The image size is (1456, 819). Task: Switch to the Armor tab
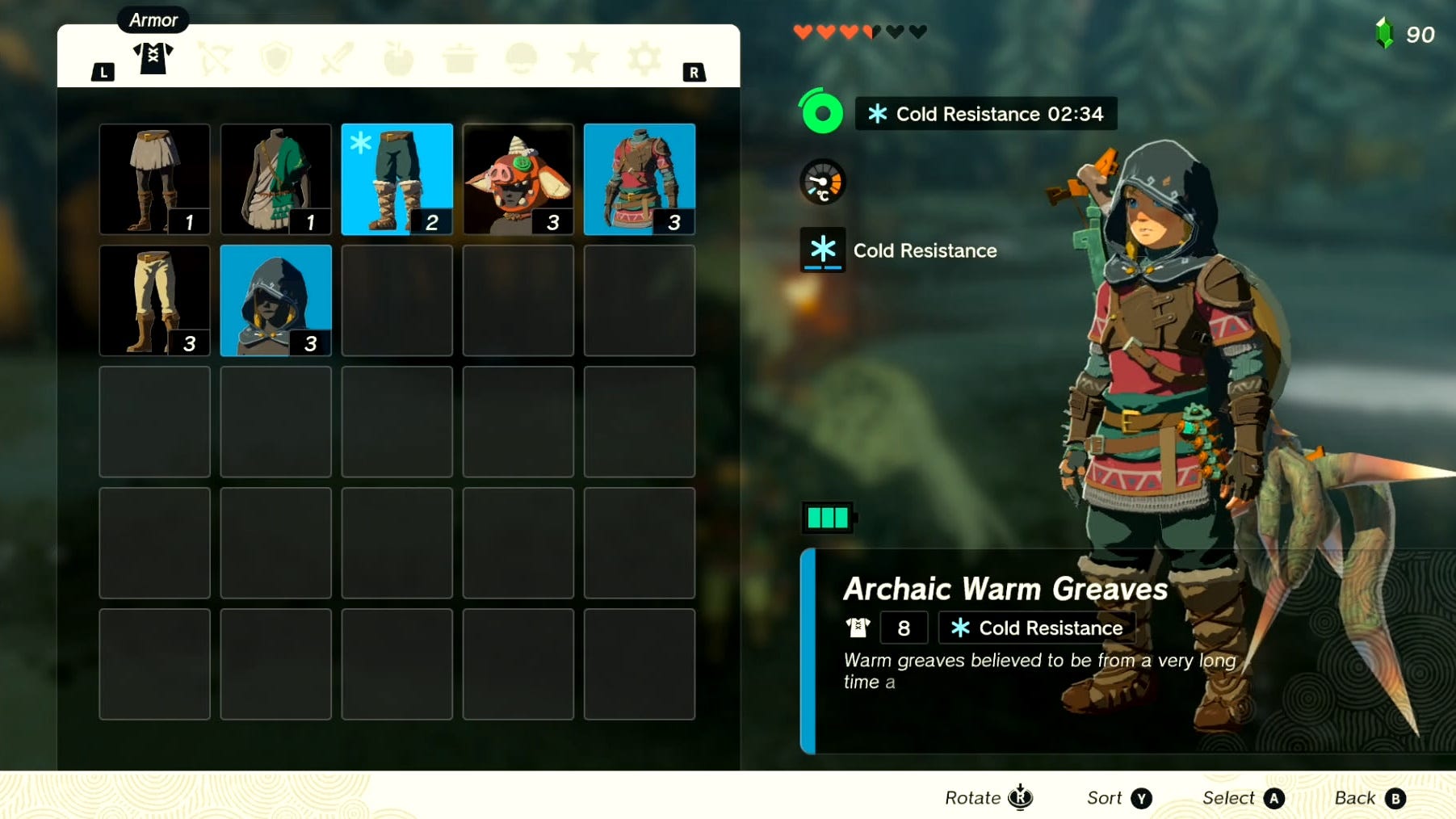coord(153,57)
